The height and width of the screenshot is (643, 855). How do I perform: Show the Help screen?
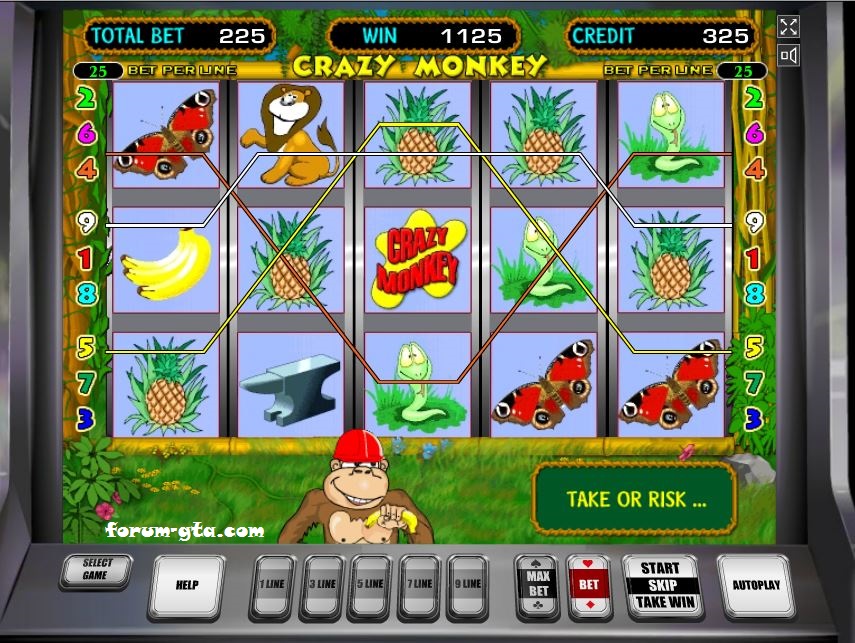click(x=186, y=586)
